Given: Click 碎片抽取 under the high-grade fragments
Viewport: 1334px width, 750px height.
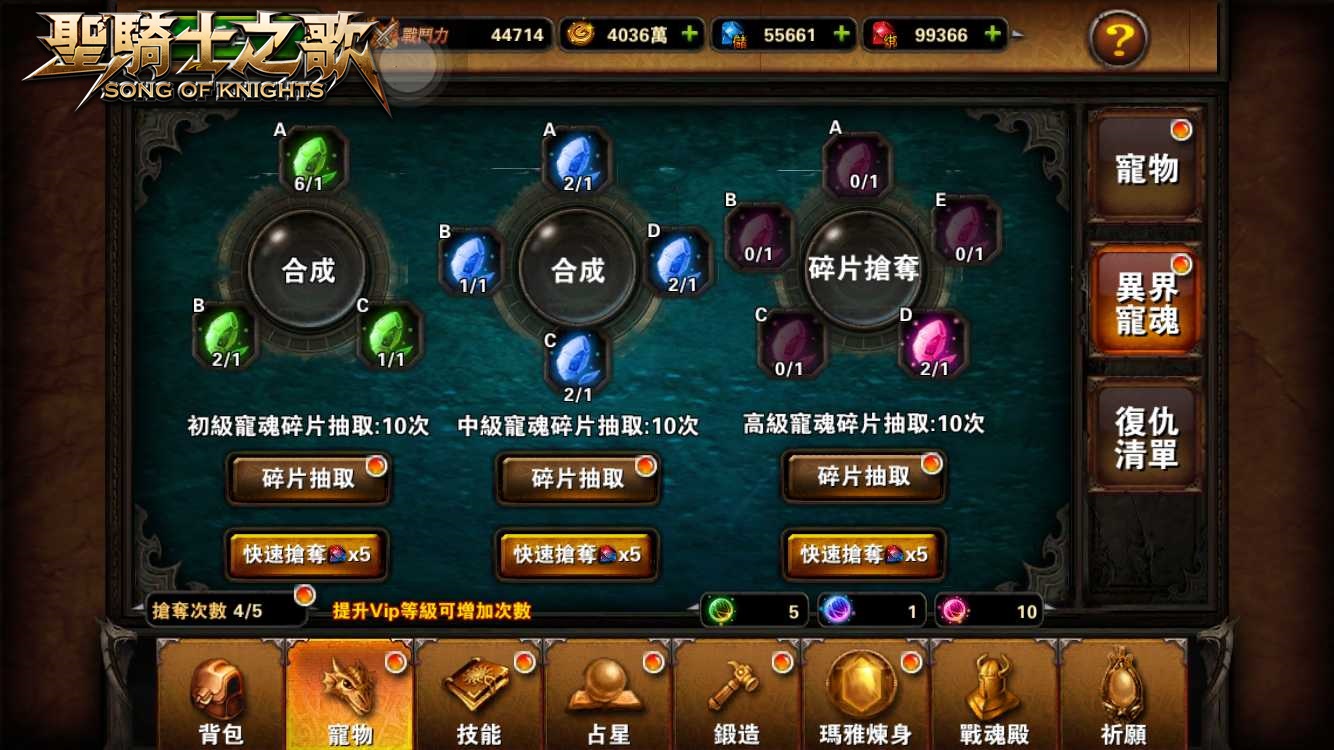Looking at the screenshot, I should tap(862, 477).
